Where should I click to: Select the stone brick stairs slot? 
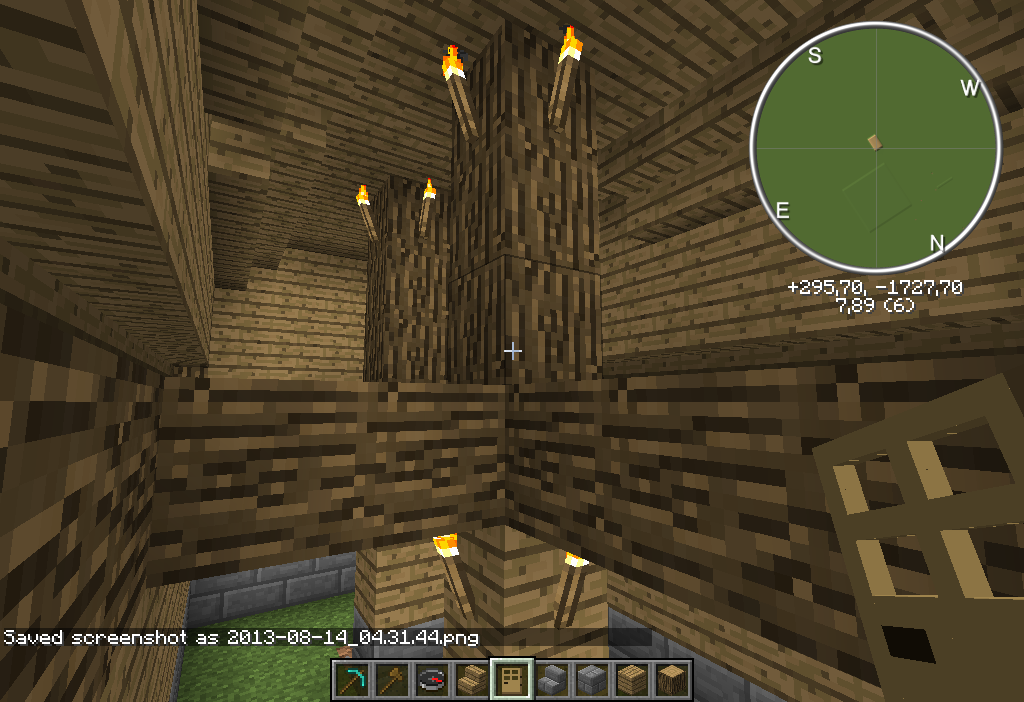point(552,680)
